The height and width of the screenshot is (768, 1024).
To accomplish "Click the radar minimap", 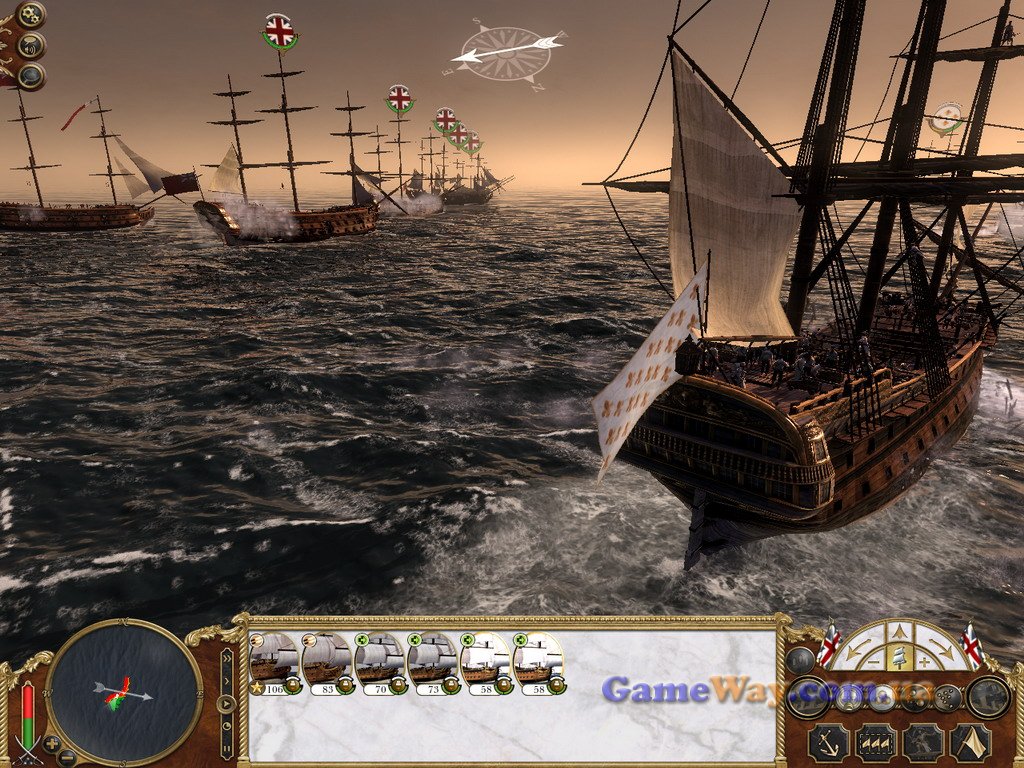I will [124, 692].
